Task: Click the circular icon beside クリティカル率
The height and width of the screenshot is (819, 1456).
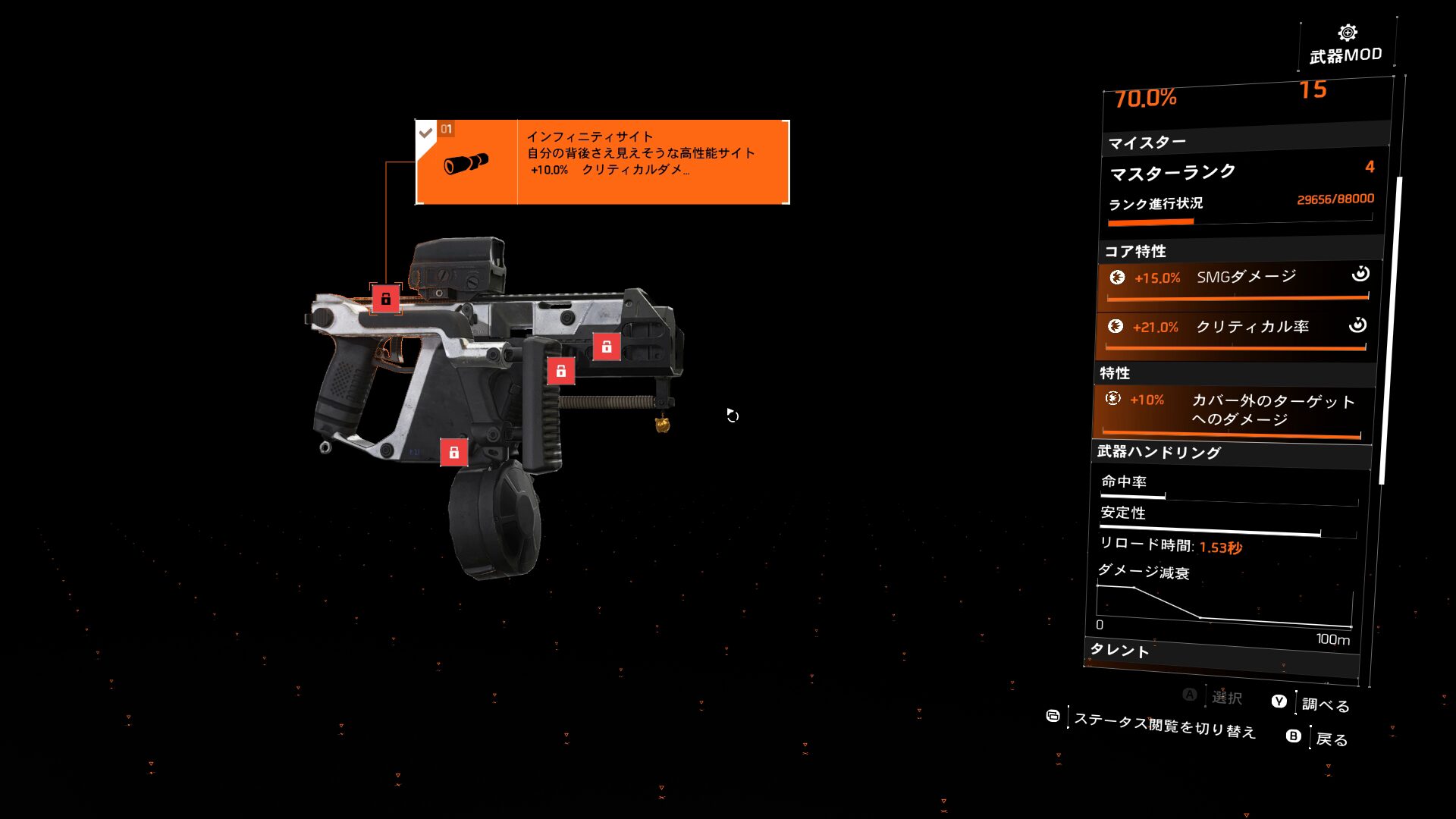Action: point(1357,325)
